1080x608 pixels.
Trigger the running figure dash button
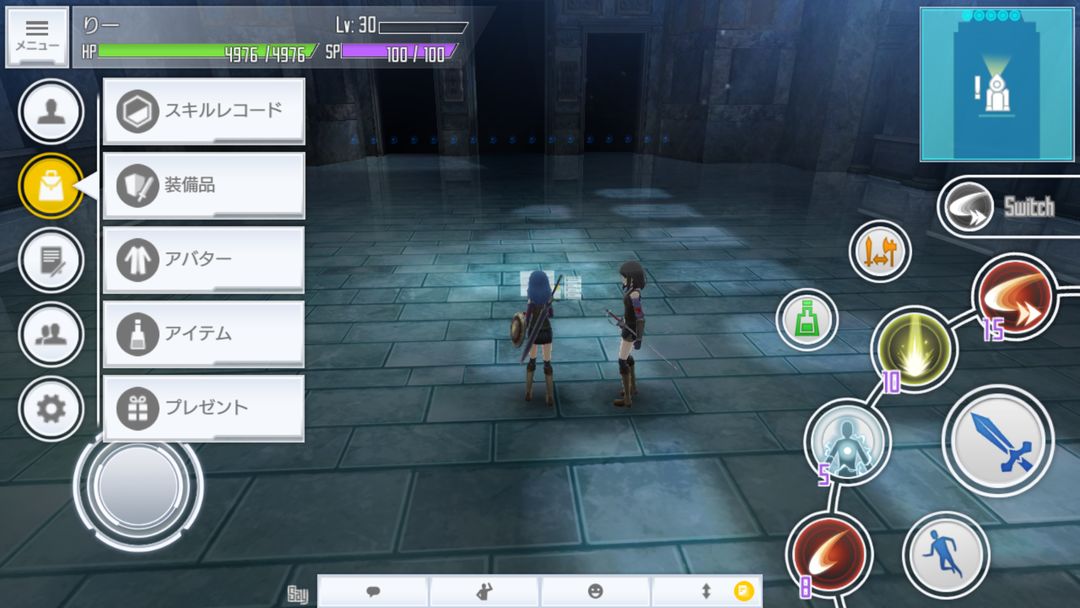945,555
